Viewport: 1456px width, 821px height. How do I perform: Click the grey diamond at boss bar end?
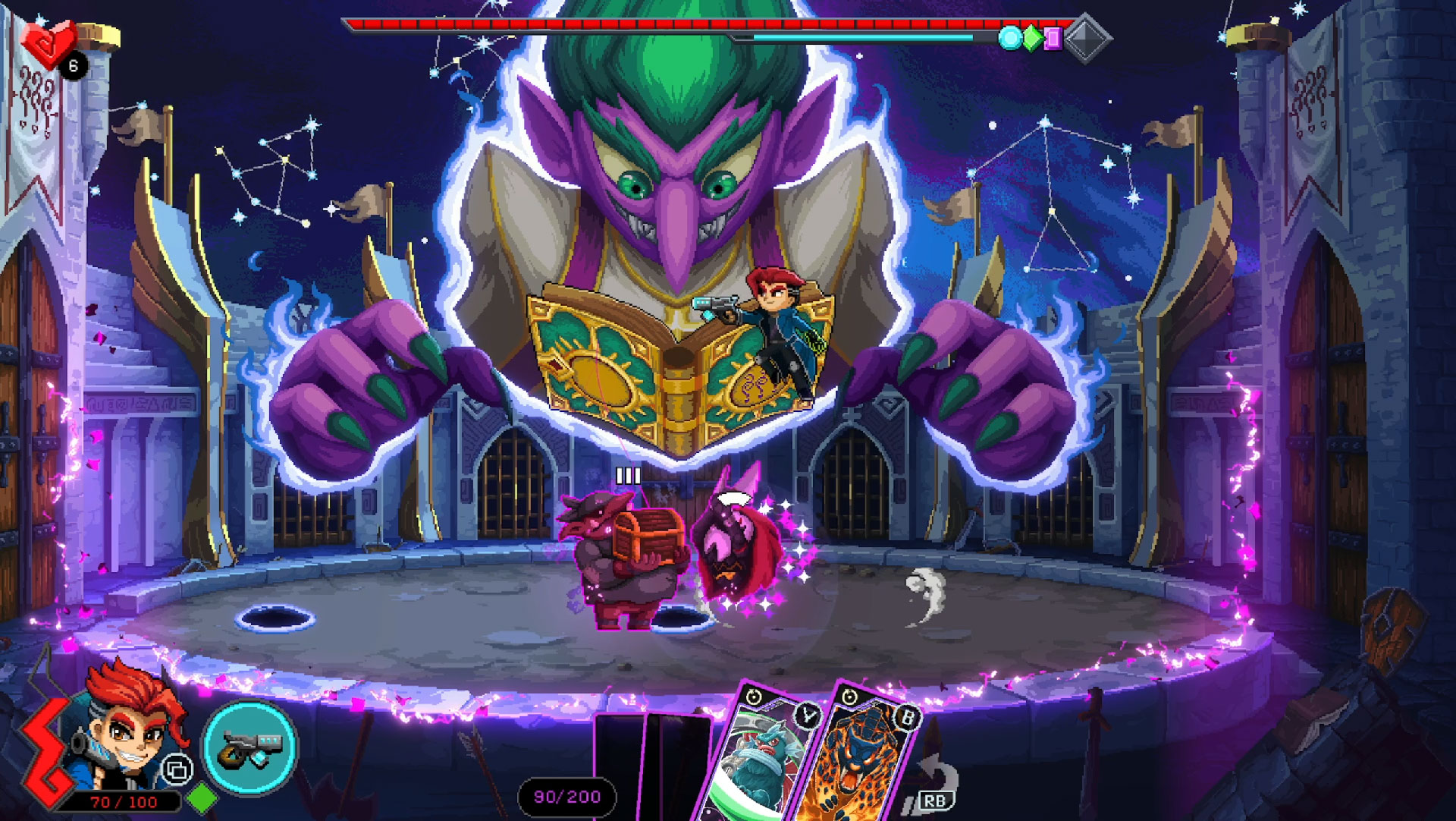tap(1087, 38)
